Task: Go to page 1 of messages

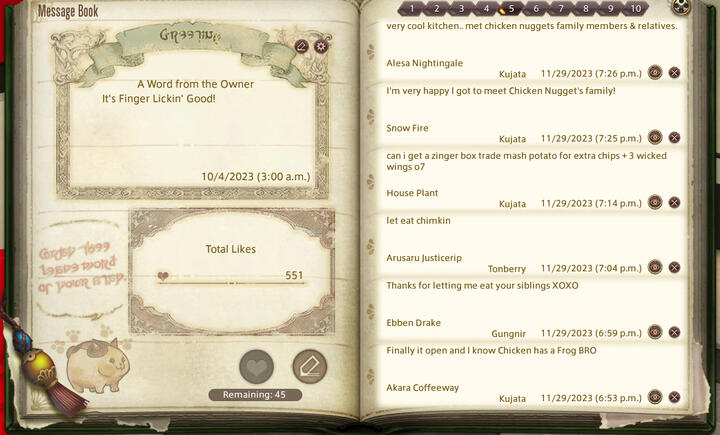Action: coord(411,8)
